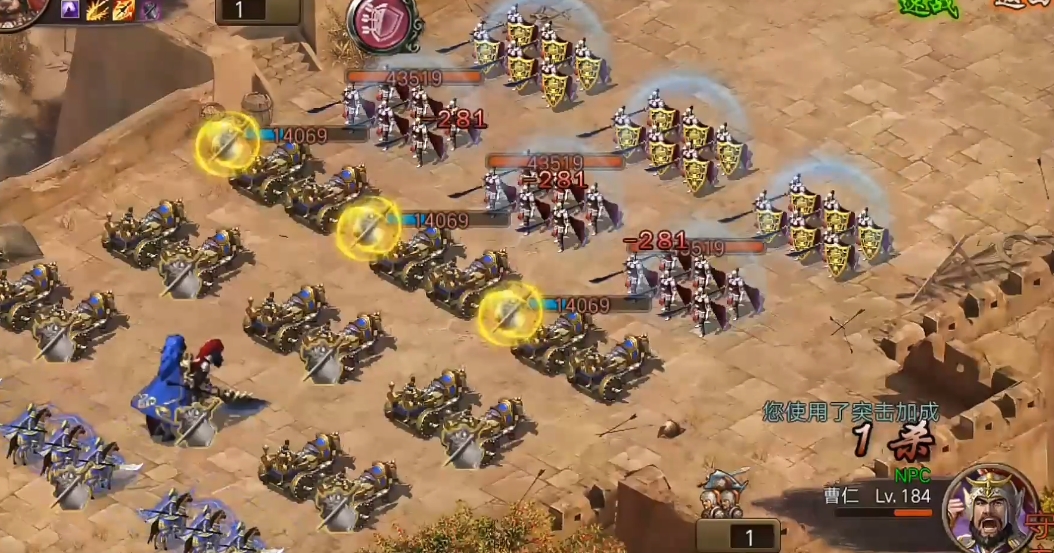Open Cao Ren's general portrait

point(990,510)
